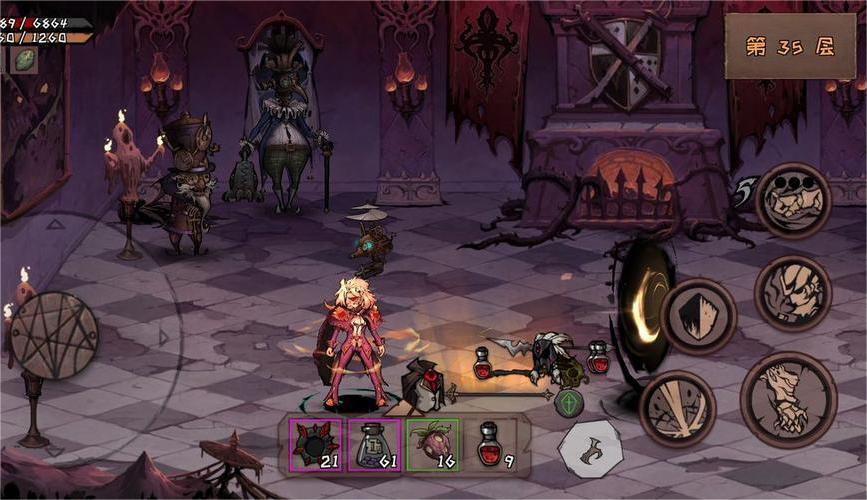Use the half-shaded shield skill
This screenshot has width=867, height=500.
tap(698, 316)
